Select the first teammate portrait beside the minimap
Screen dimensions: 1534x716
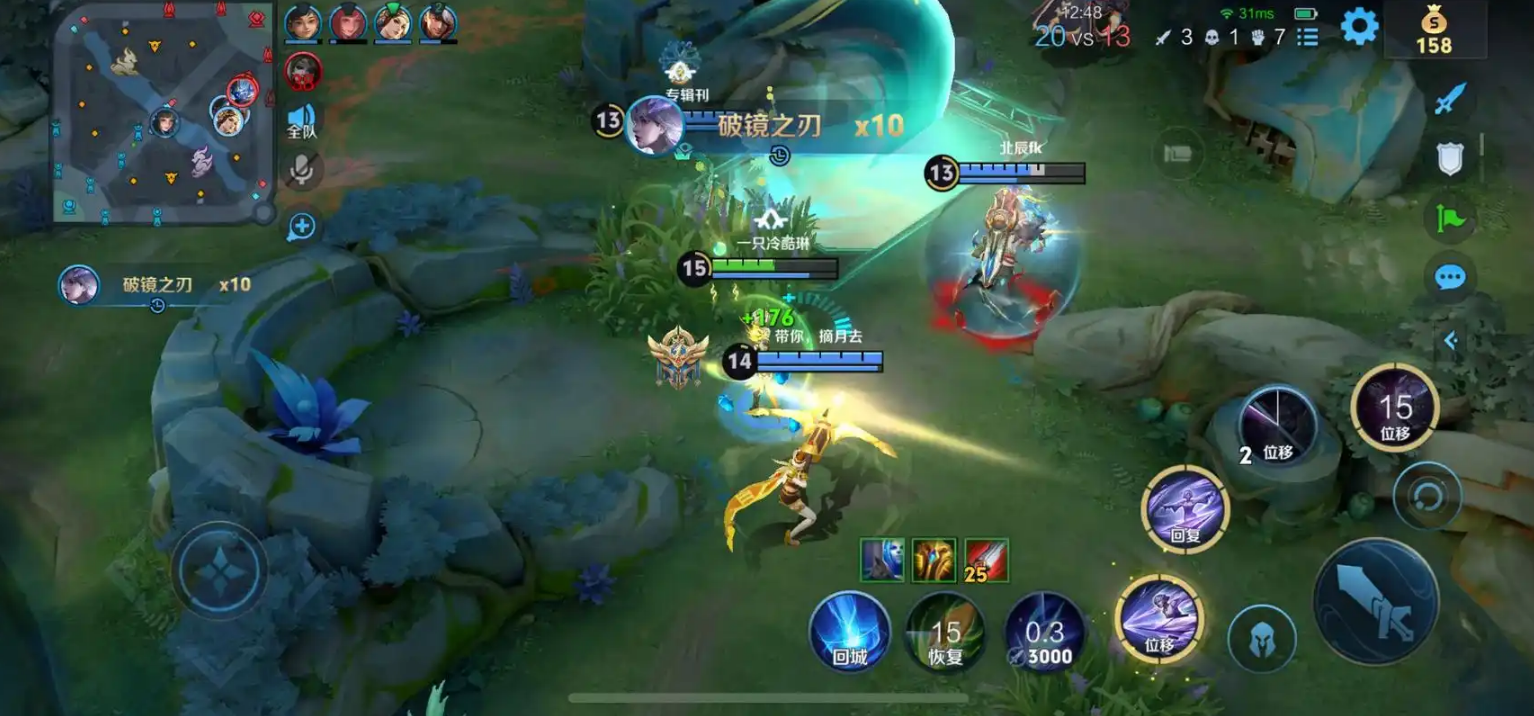302,22
